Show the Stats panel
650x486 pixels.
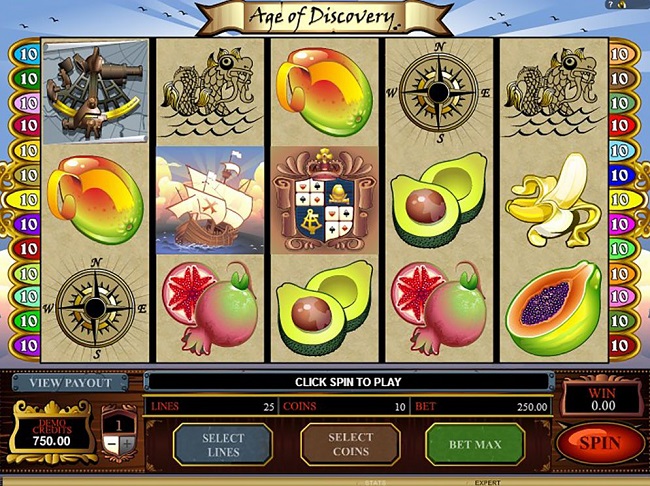tap(376, 482)
